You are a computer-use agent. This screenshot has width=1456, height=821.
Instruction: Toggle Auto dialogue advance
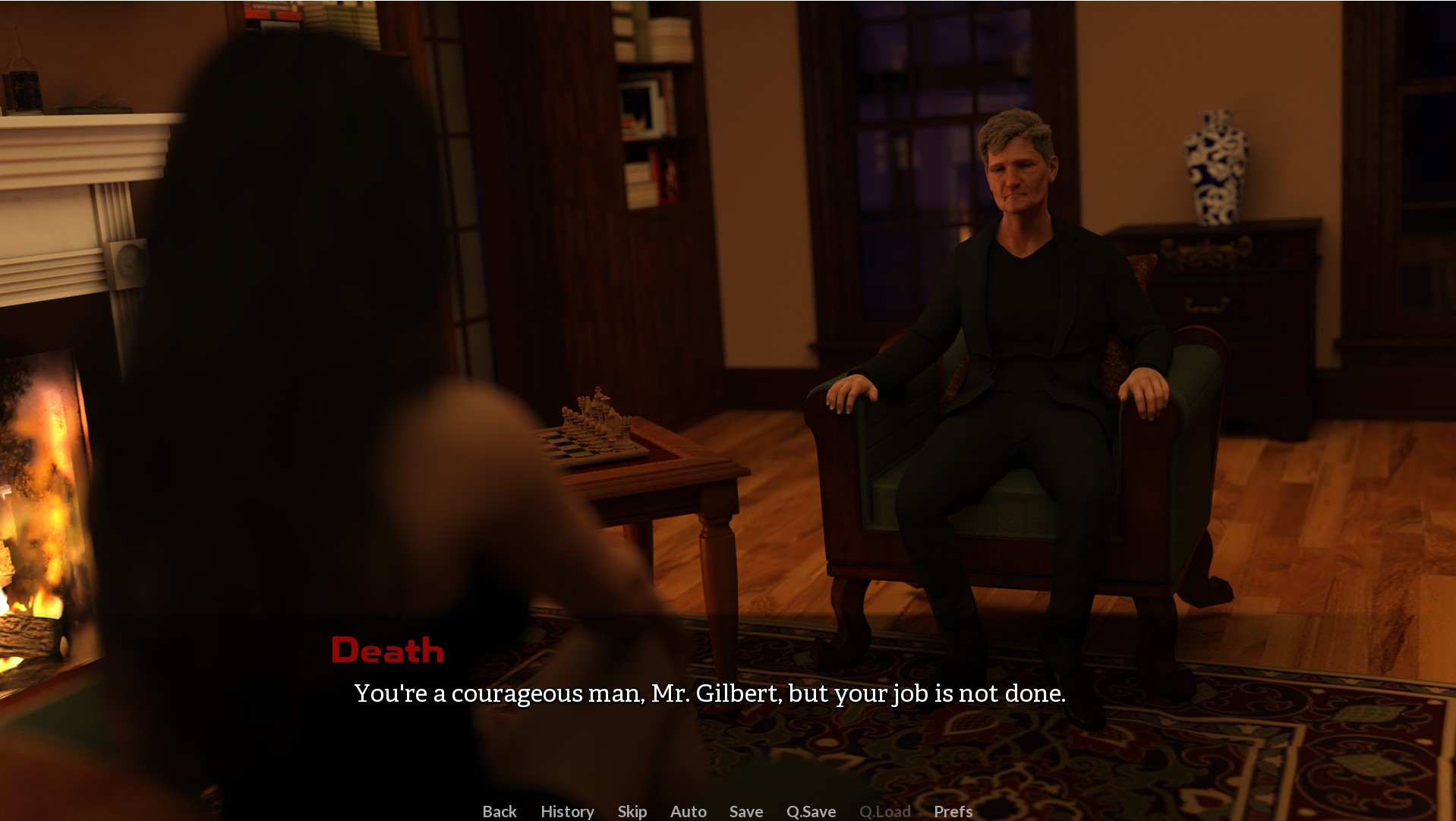[x=688, y=811]
